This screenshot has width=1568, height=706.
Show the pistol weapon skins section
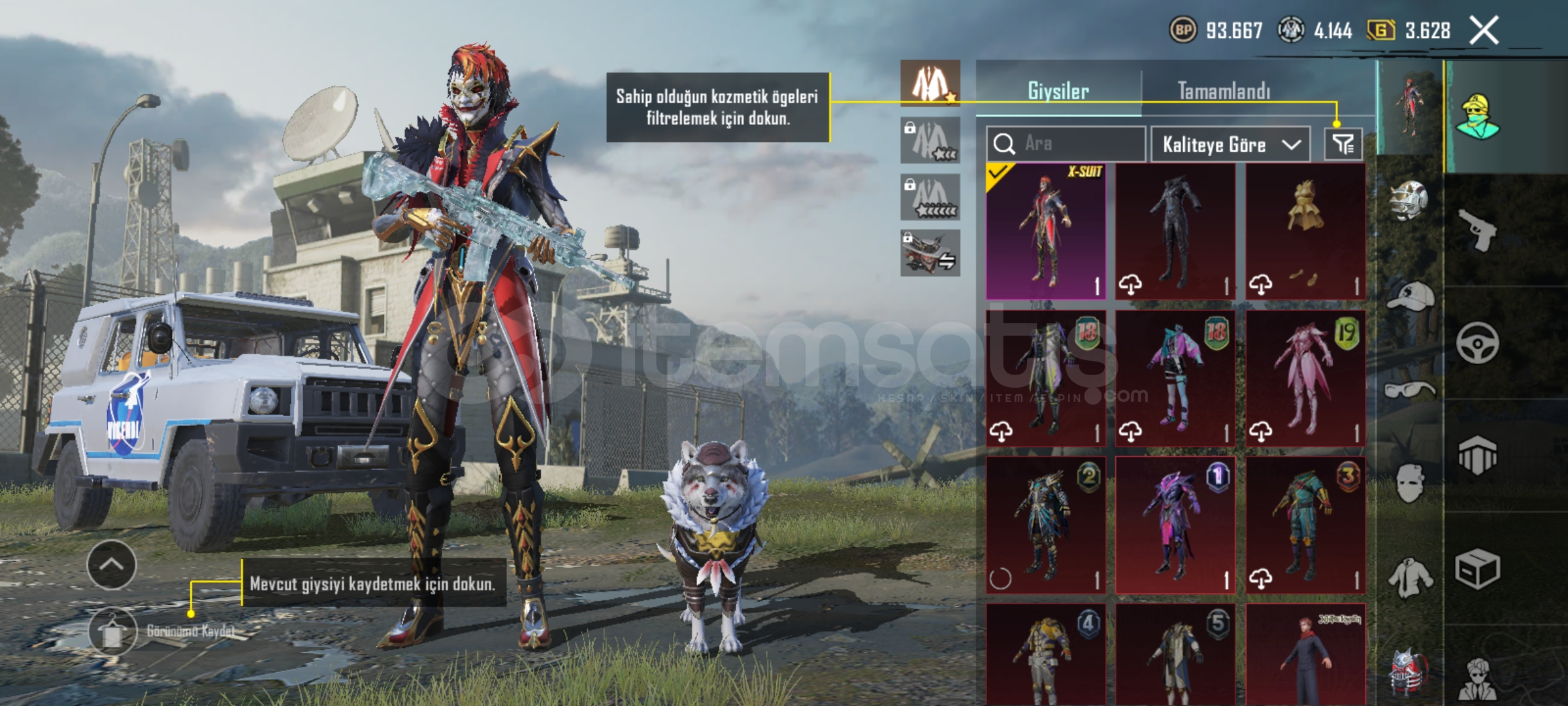click(1478, 229)
